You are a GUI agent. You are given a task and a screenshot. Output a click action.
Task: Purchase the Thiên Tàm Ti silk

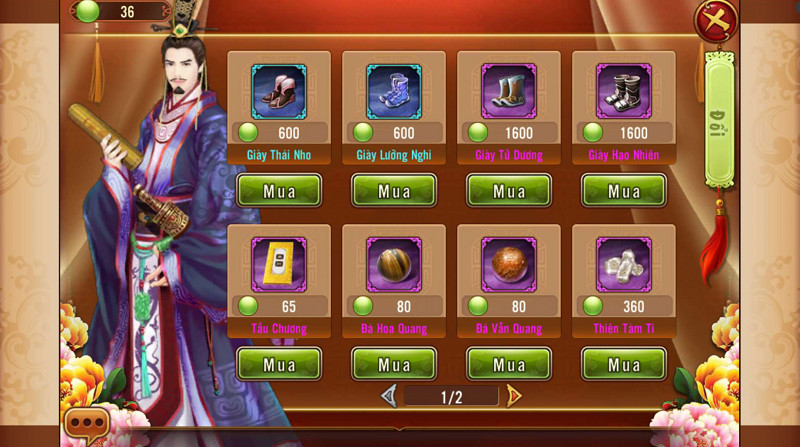[x=624, y=364]
